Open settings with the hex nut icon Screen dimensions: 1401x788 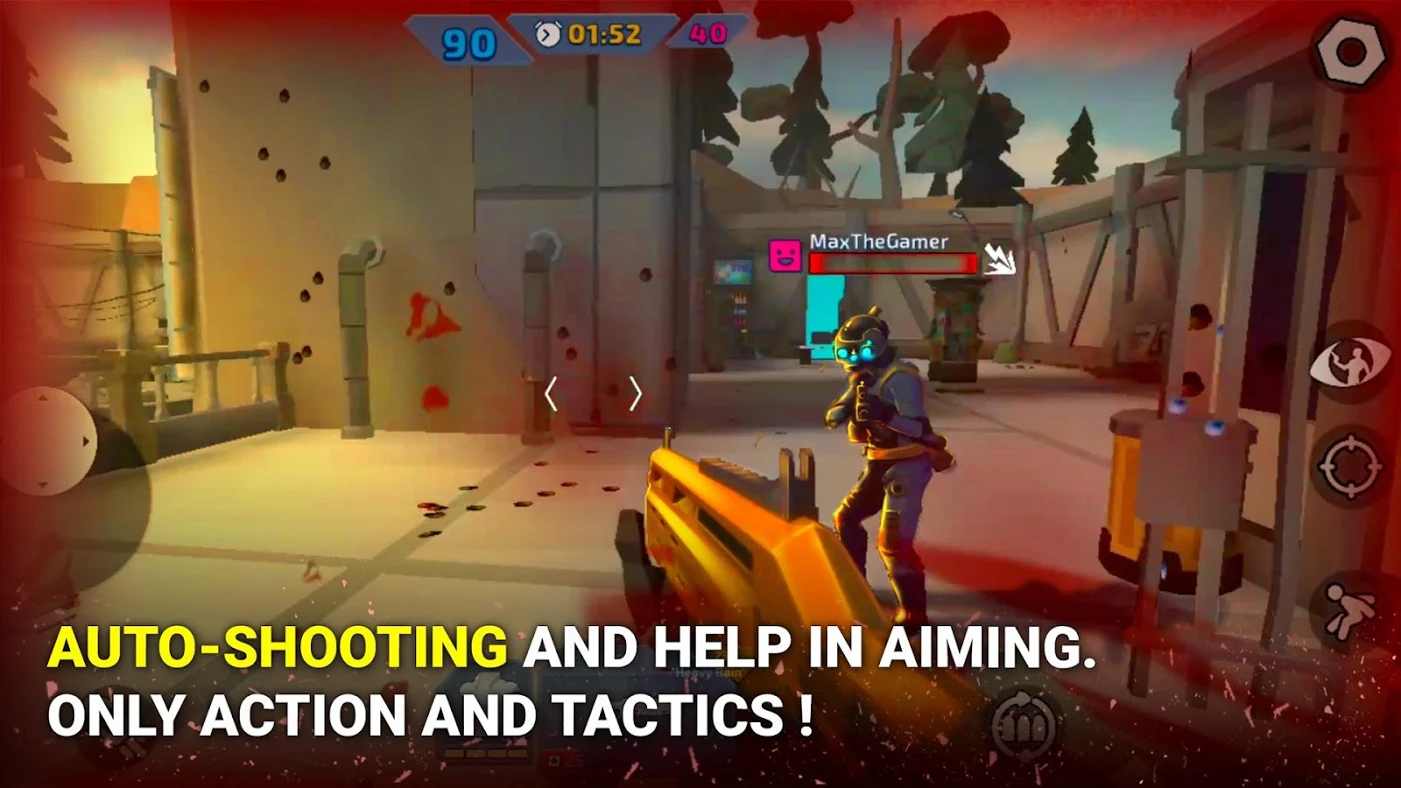1351,50
